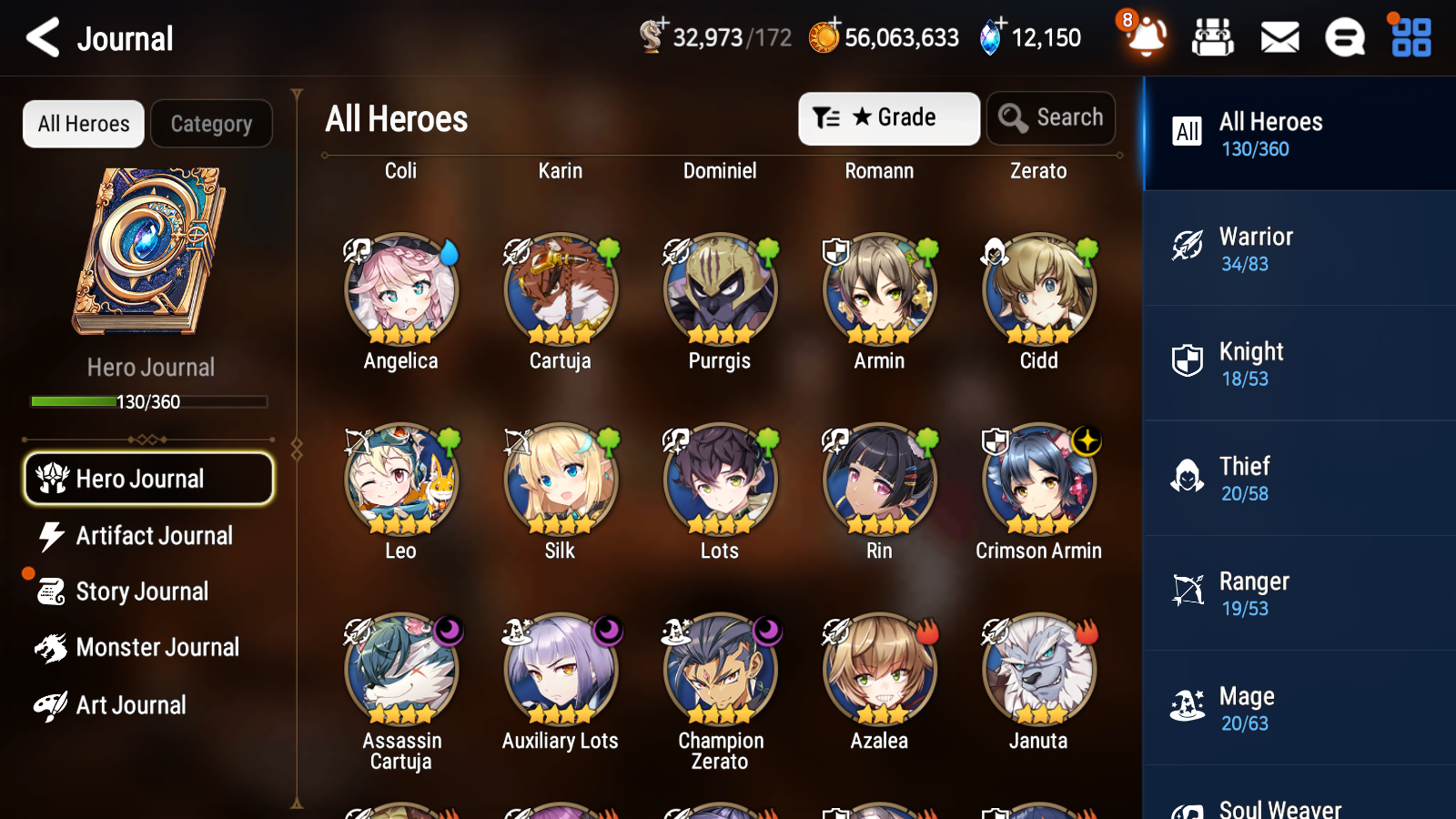Open the notifications bell with badge
1456x819 pixels.
click(1146, 37)
